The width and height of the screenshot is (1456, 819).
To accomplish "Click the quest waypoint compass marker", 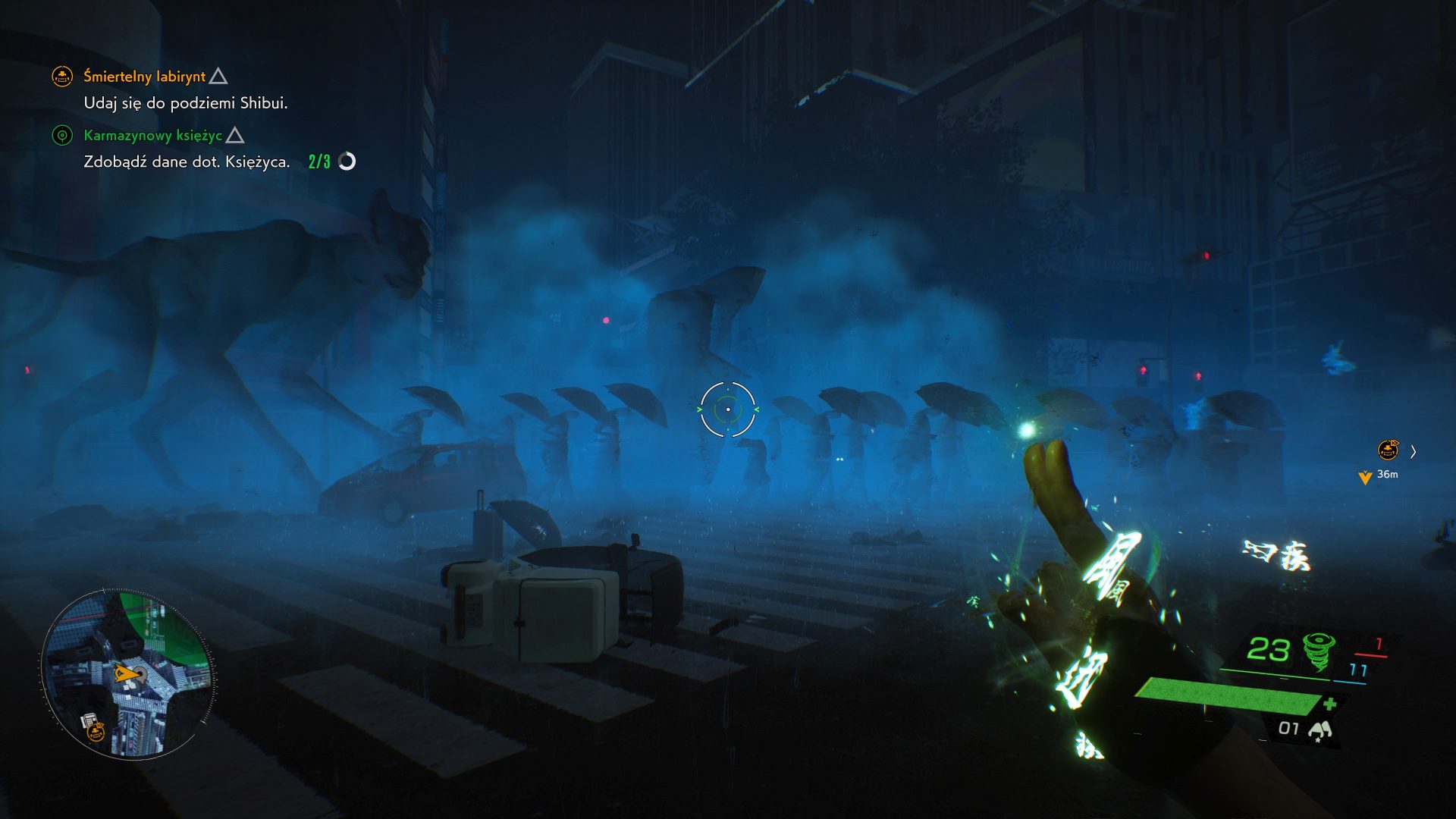I will pos(1388,451).
